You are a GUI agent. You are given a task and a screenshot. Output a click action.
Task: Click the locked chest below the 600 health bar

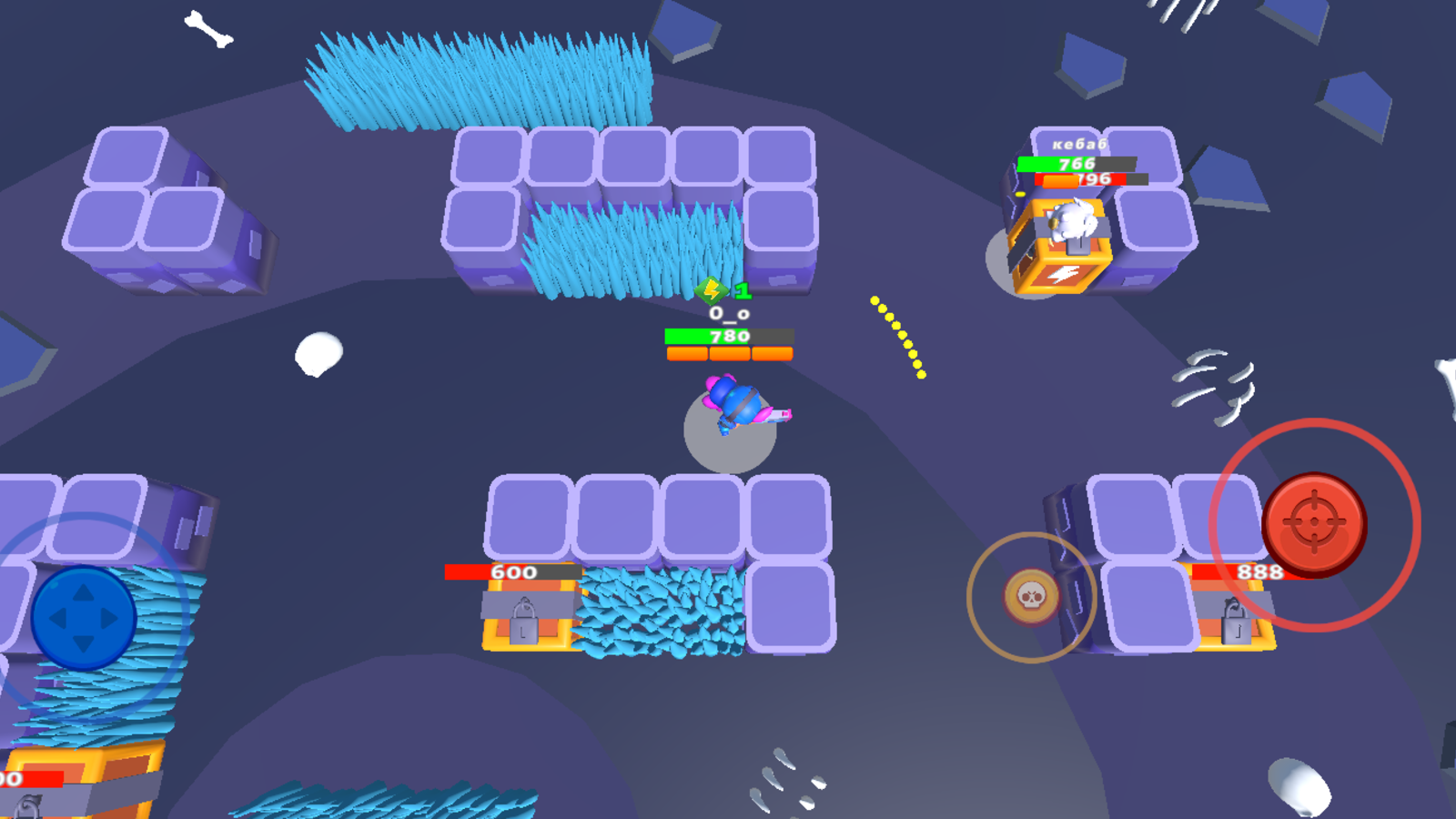pyautogui.click(x=526, y=619)
